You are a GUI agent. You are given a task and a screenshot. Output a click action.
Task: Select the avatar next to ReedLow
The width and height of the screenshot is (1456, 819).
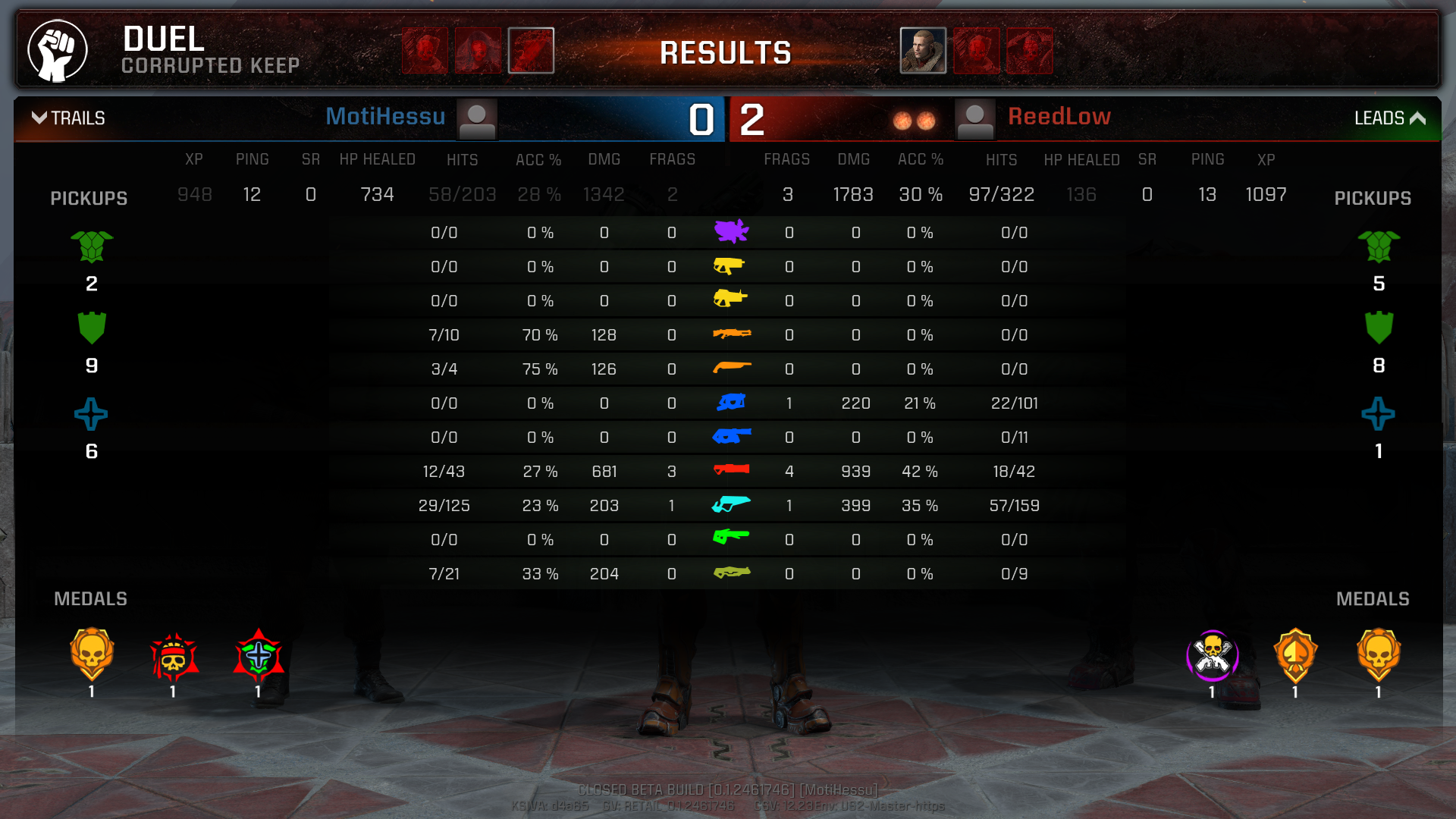(974, 120)
